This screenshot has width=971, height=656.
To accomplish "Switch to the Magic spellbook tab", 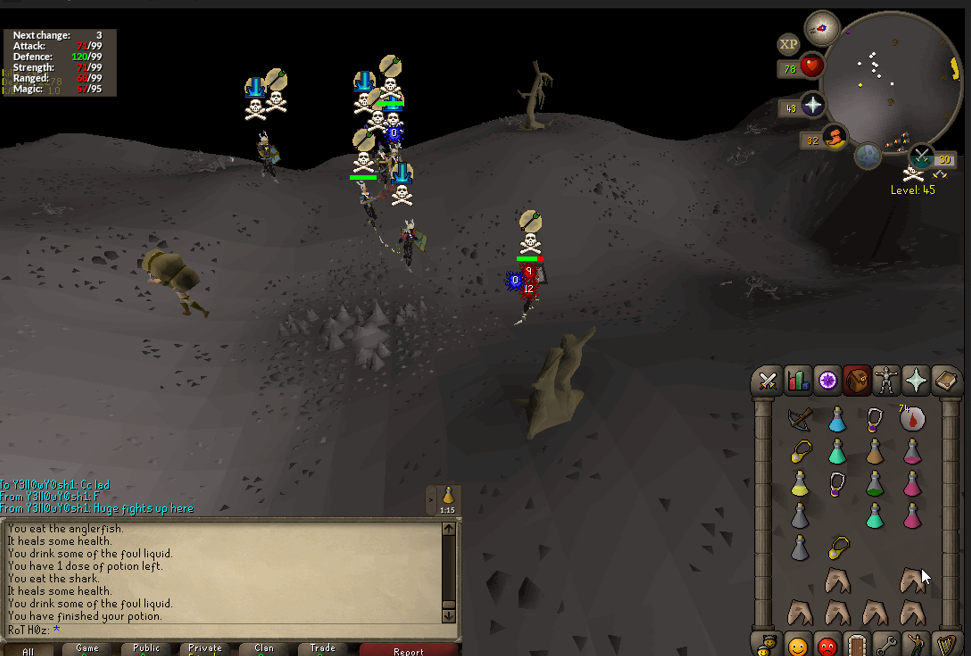I will pos(946,380).
